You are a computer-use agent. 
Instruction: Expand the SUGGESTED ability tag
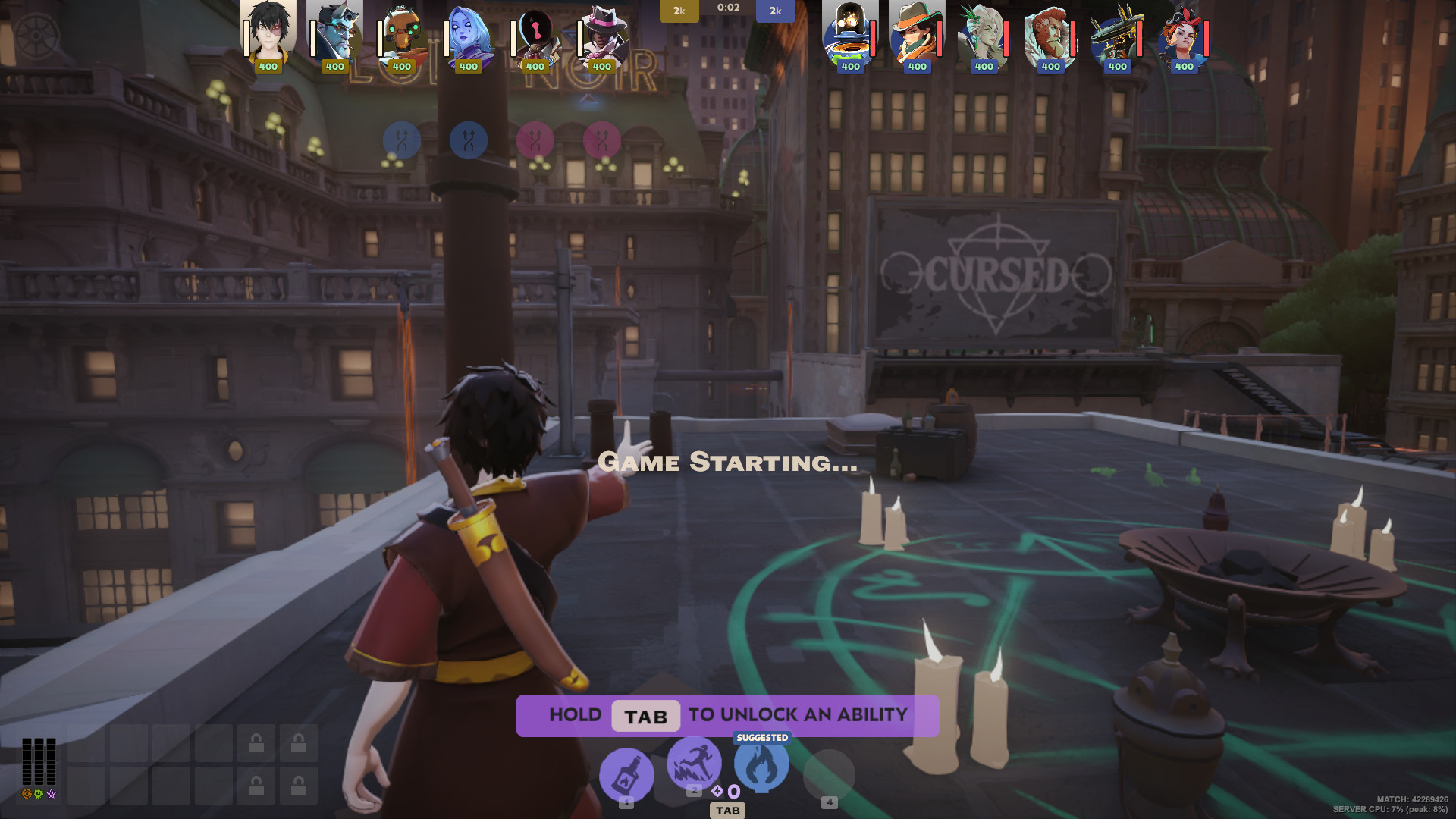(x=761, y=736)
